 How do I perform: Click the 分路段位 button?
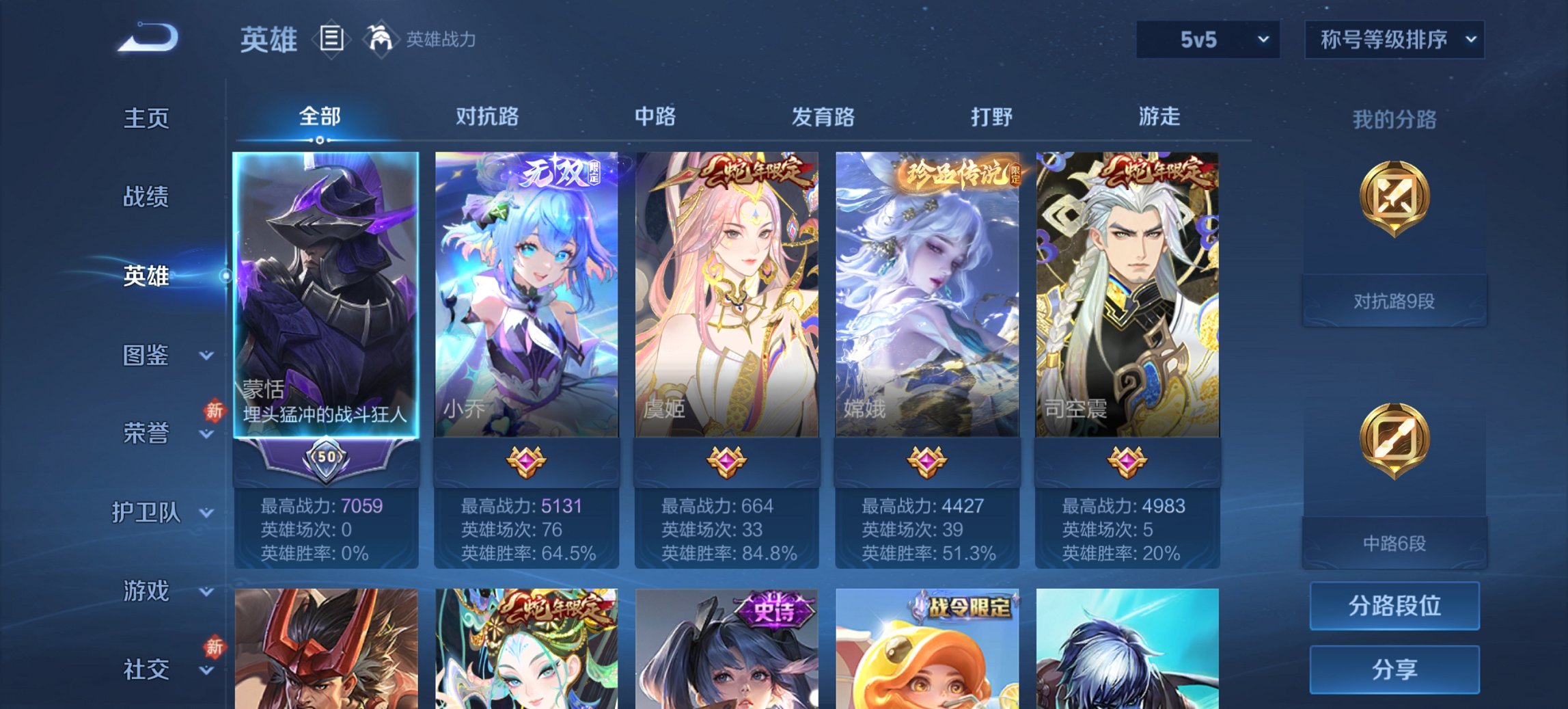click(1394, 604)
